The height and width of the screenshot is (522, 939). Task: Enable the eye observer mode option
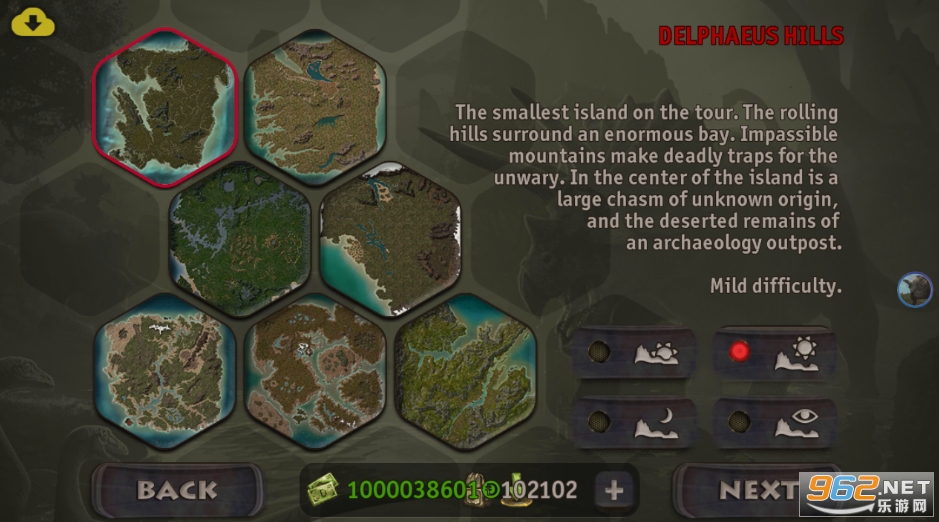click(773, 421)
